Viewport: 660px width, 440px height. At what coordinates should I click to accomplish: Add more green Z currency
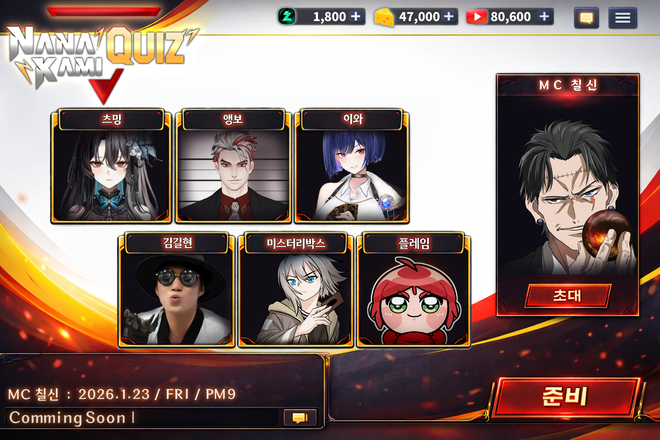click(x=357, y=17)
